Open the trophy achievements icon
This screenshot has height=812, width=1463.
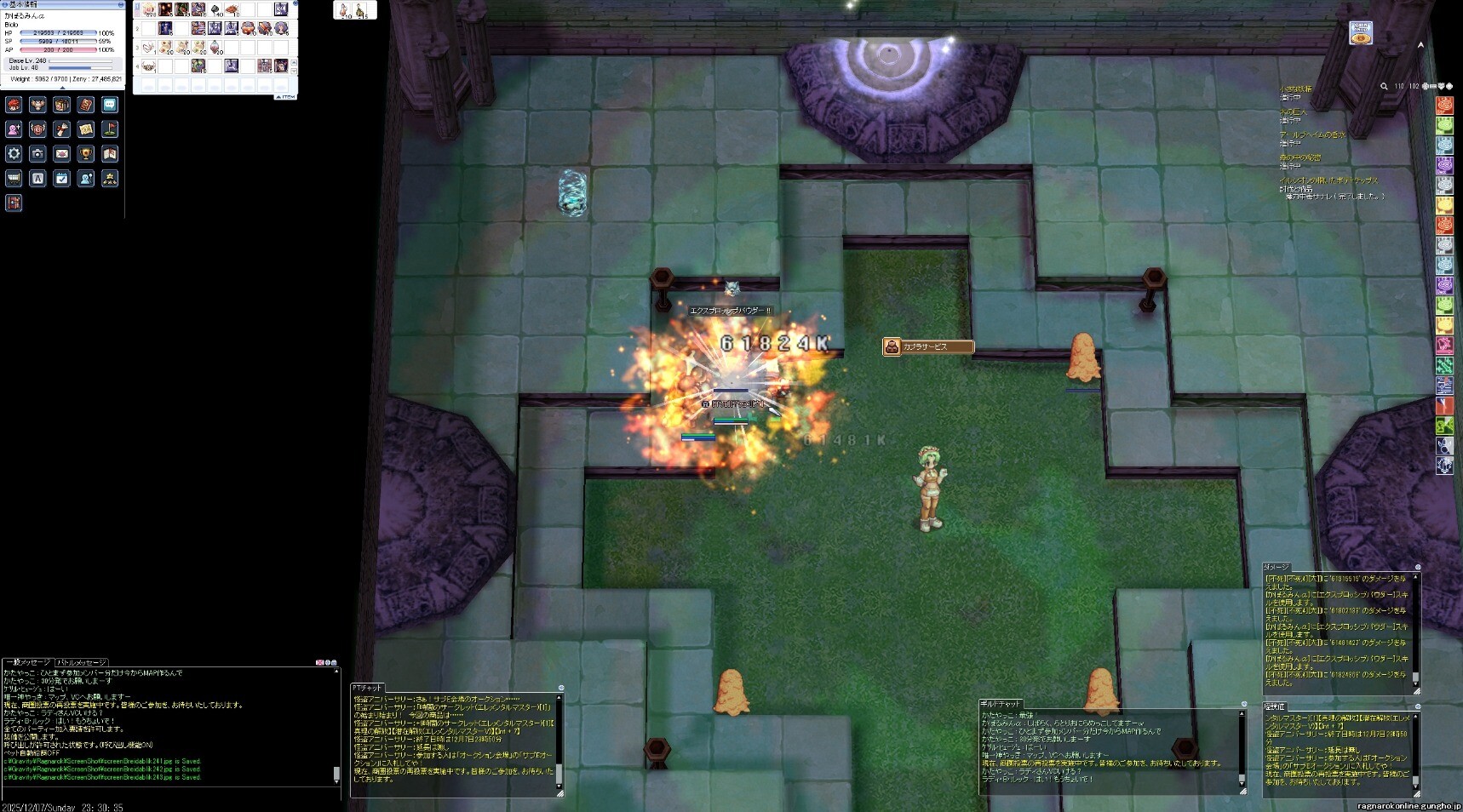tap(85, 154)
